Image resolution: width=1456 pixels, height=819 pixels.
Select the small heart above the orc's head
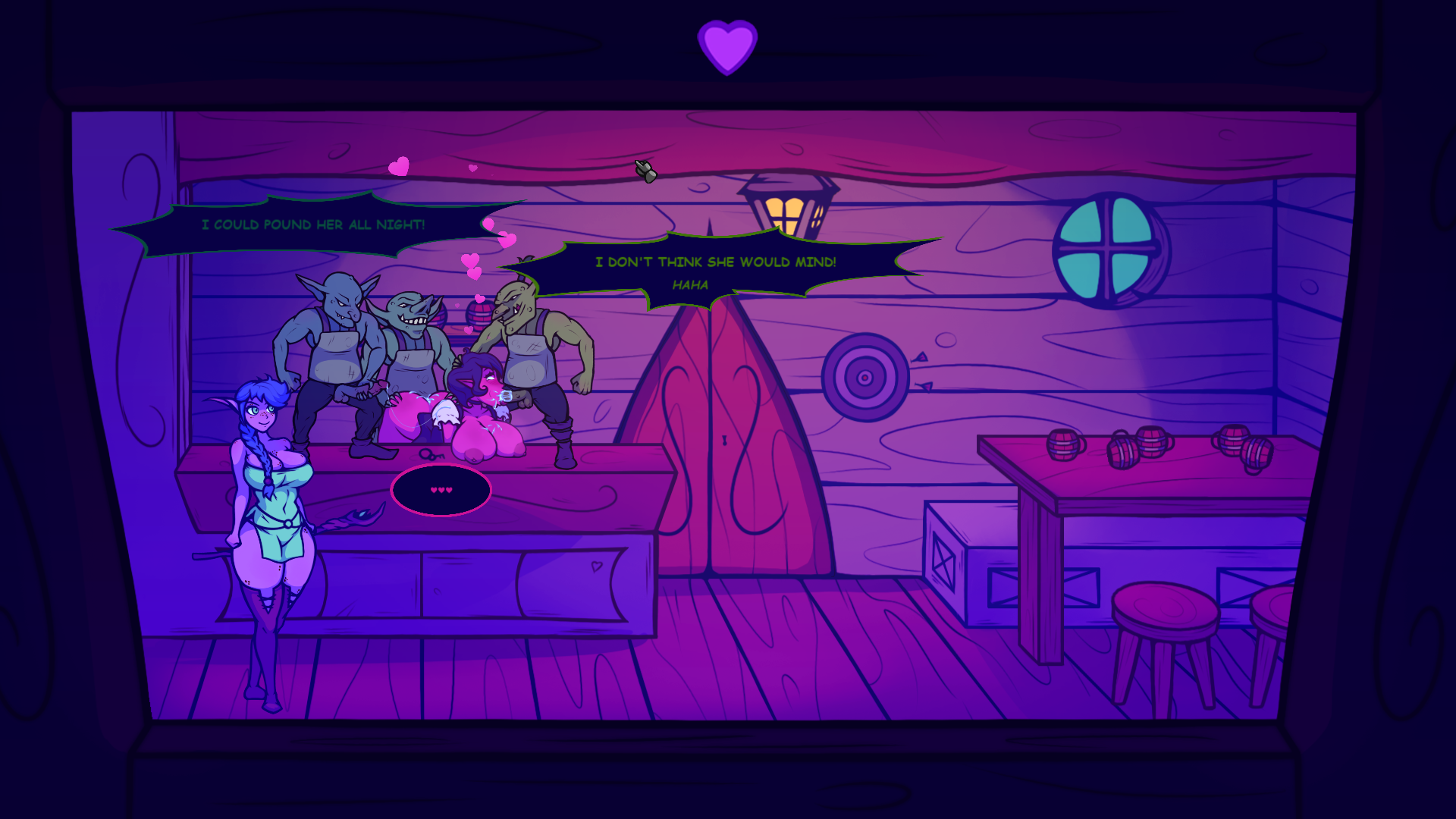[x=479, y=299]
